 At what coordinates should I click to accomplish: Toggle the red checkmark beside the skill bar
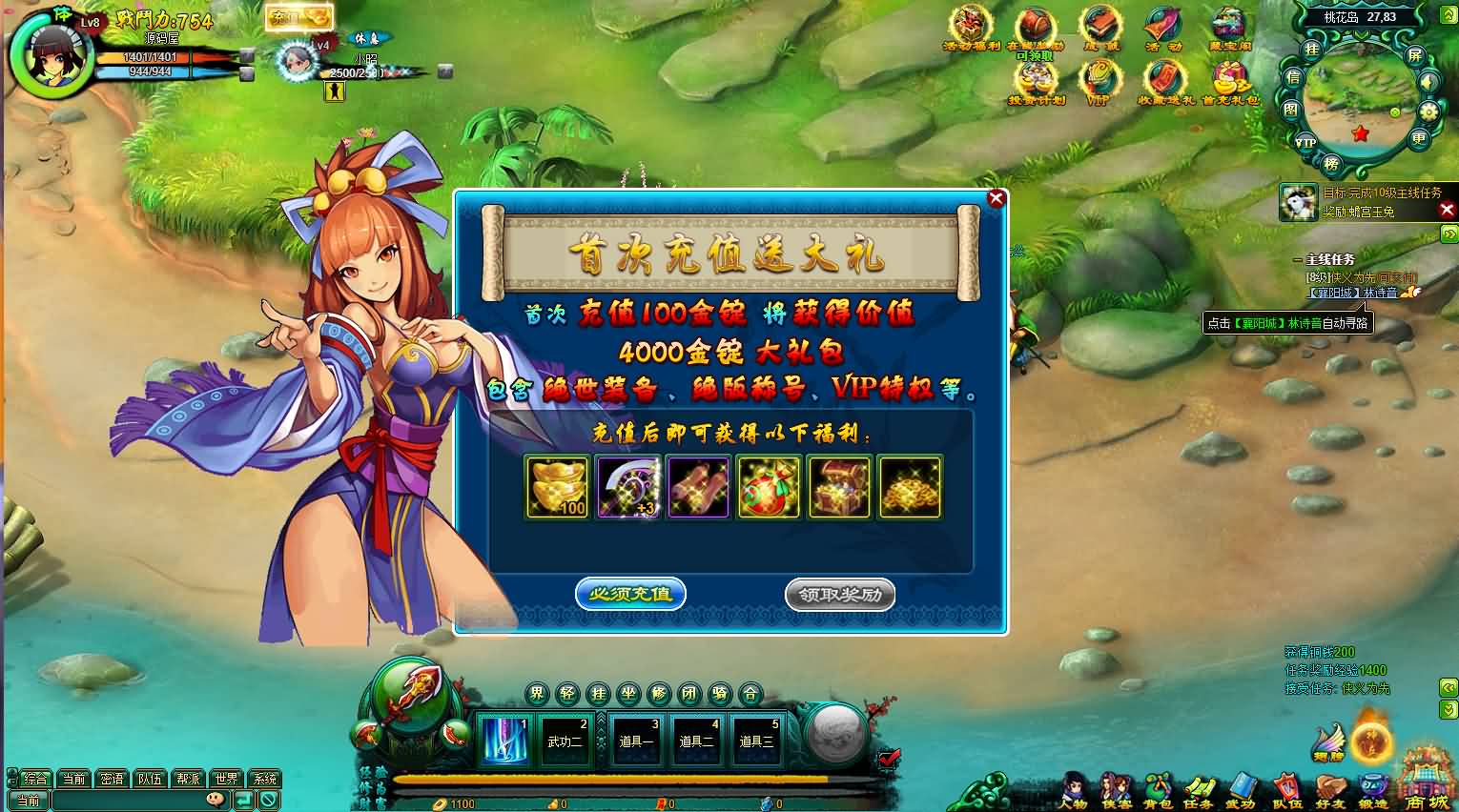887,760
